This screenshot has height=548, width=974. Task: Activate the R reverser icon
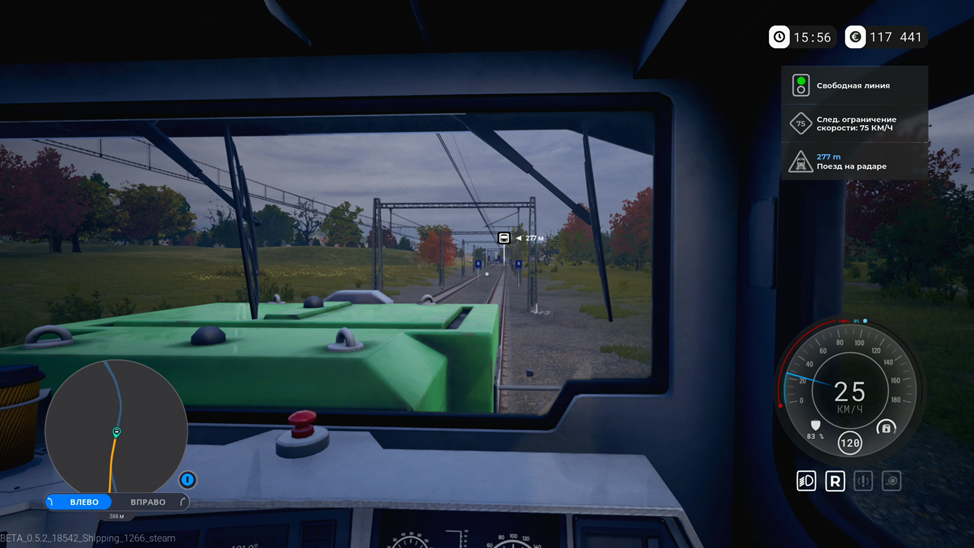pos(835,481)
